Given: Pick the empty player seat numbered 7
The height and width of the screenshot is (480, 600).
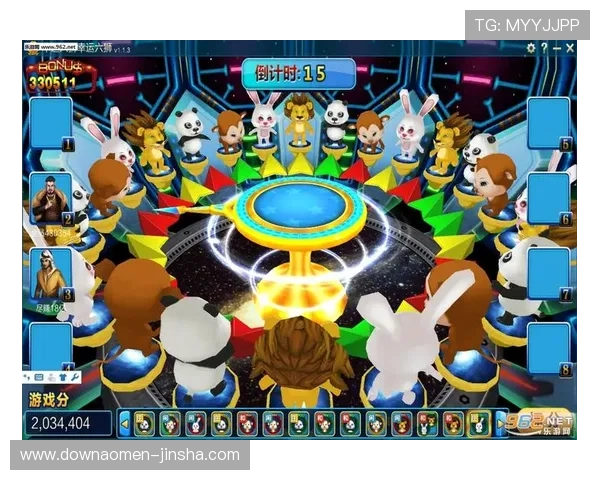Looking at the screenshot, I should click(x=548, y=273).
